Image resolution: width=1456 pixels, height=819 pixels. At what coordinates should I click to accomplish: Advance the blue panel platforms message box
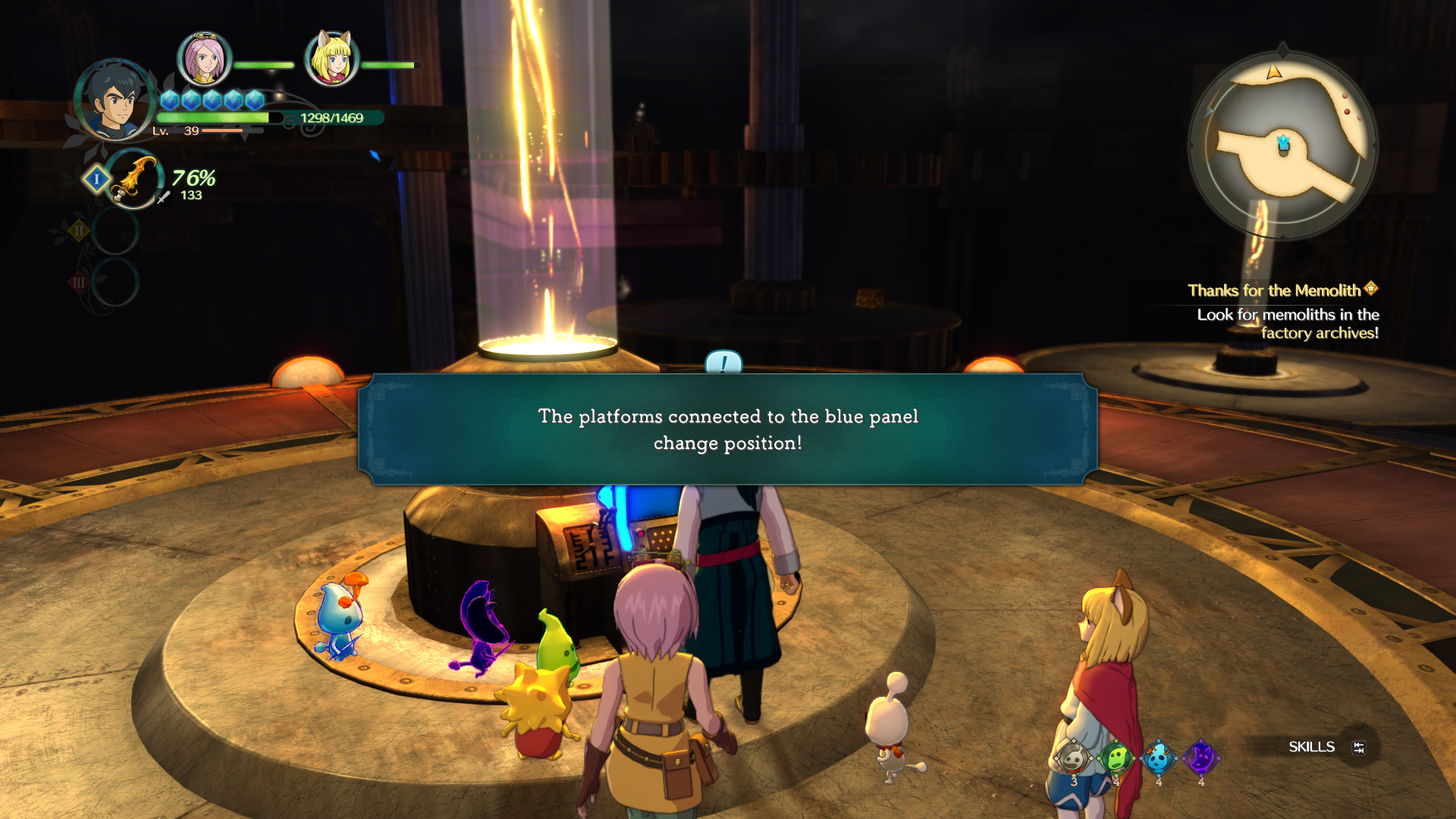coord(727,429)
